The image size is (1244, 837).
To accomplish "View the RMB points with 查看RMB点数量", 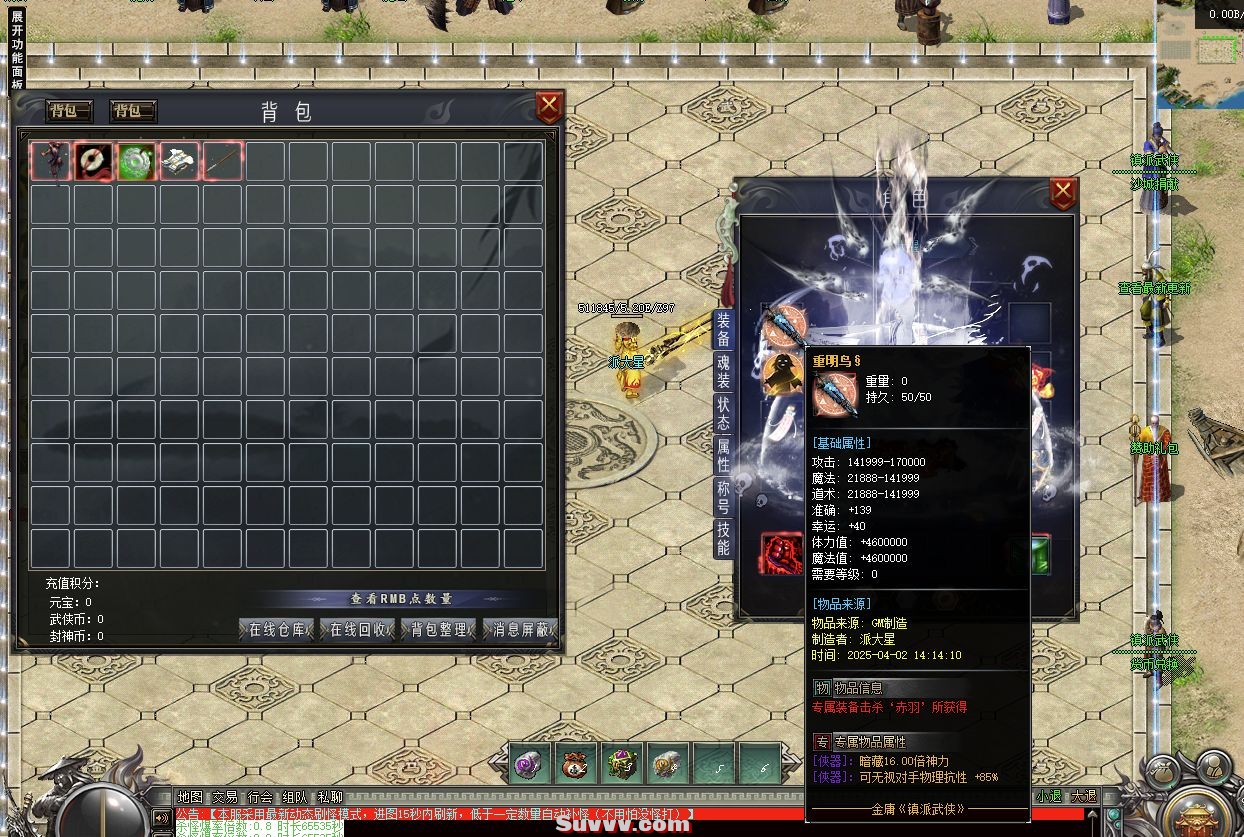I will (x=400, y=599).
